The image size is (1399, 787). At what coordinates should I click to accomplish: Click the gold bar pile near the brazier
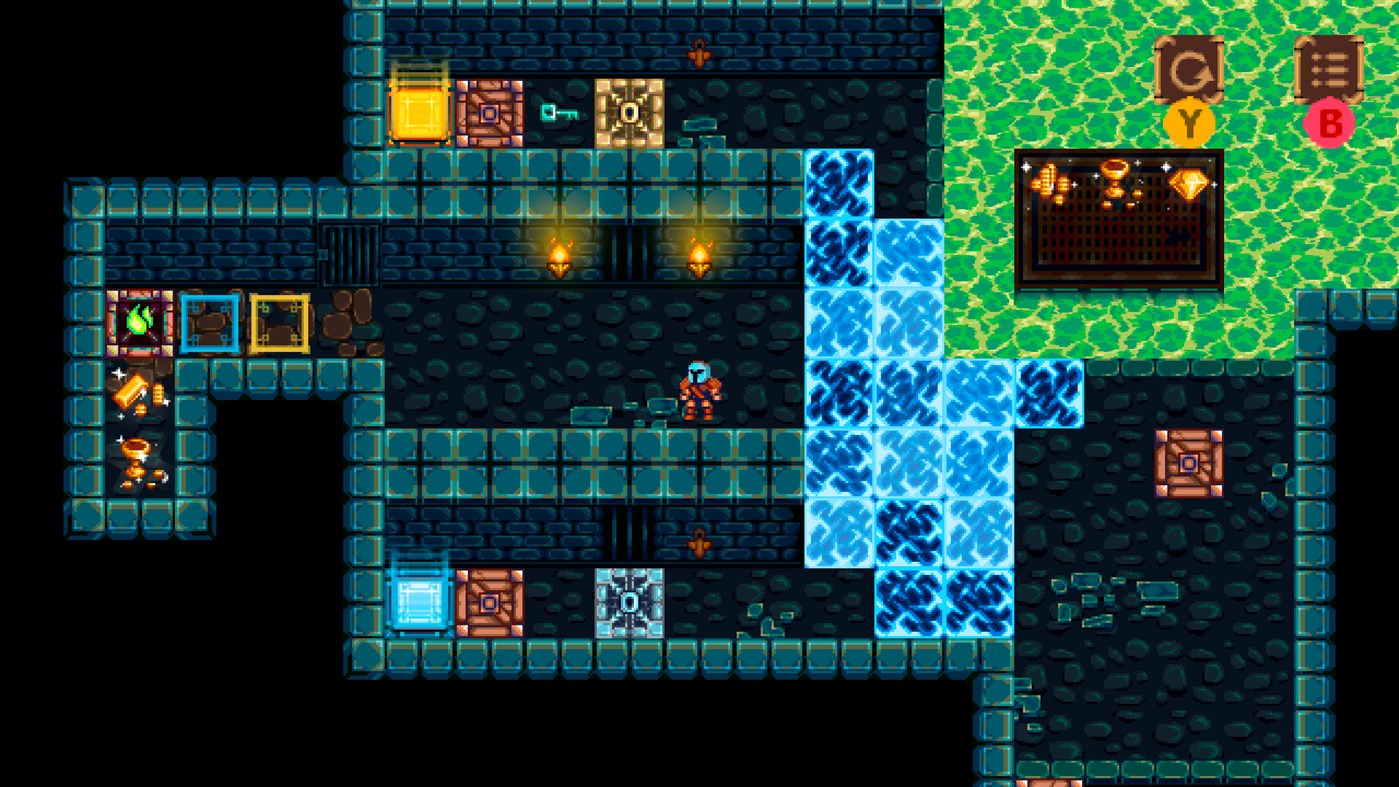[133, 390]
